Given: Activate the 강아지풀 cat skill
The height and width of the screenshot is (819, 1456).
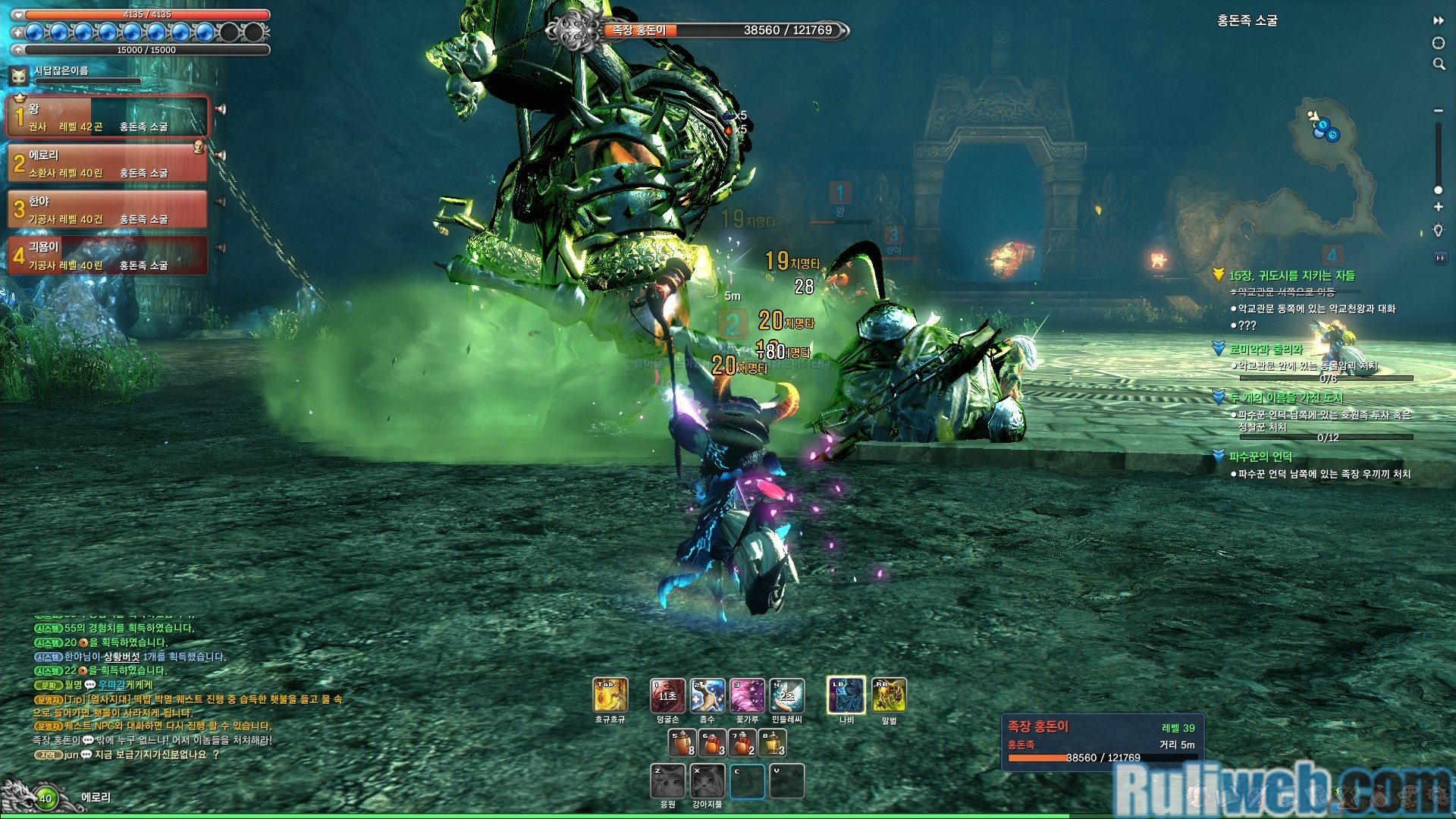Looking at the screenshot, I should pos(708,781).
